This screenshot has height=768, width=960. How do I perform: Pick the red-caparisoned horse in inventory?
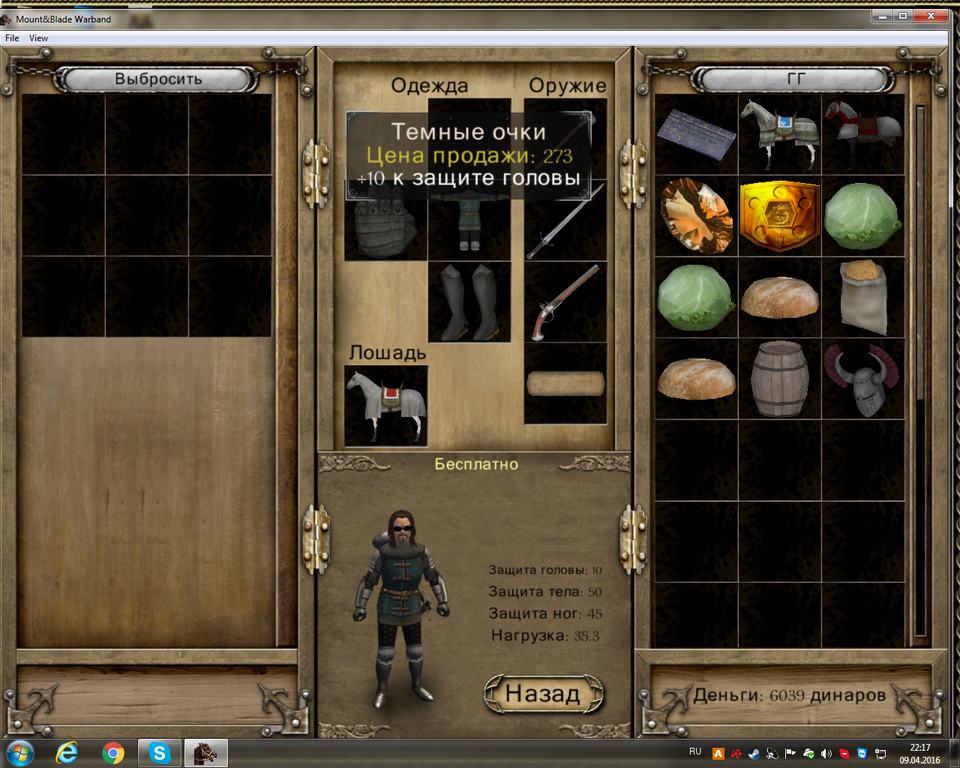pos(862,134)
